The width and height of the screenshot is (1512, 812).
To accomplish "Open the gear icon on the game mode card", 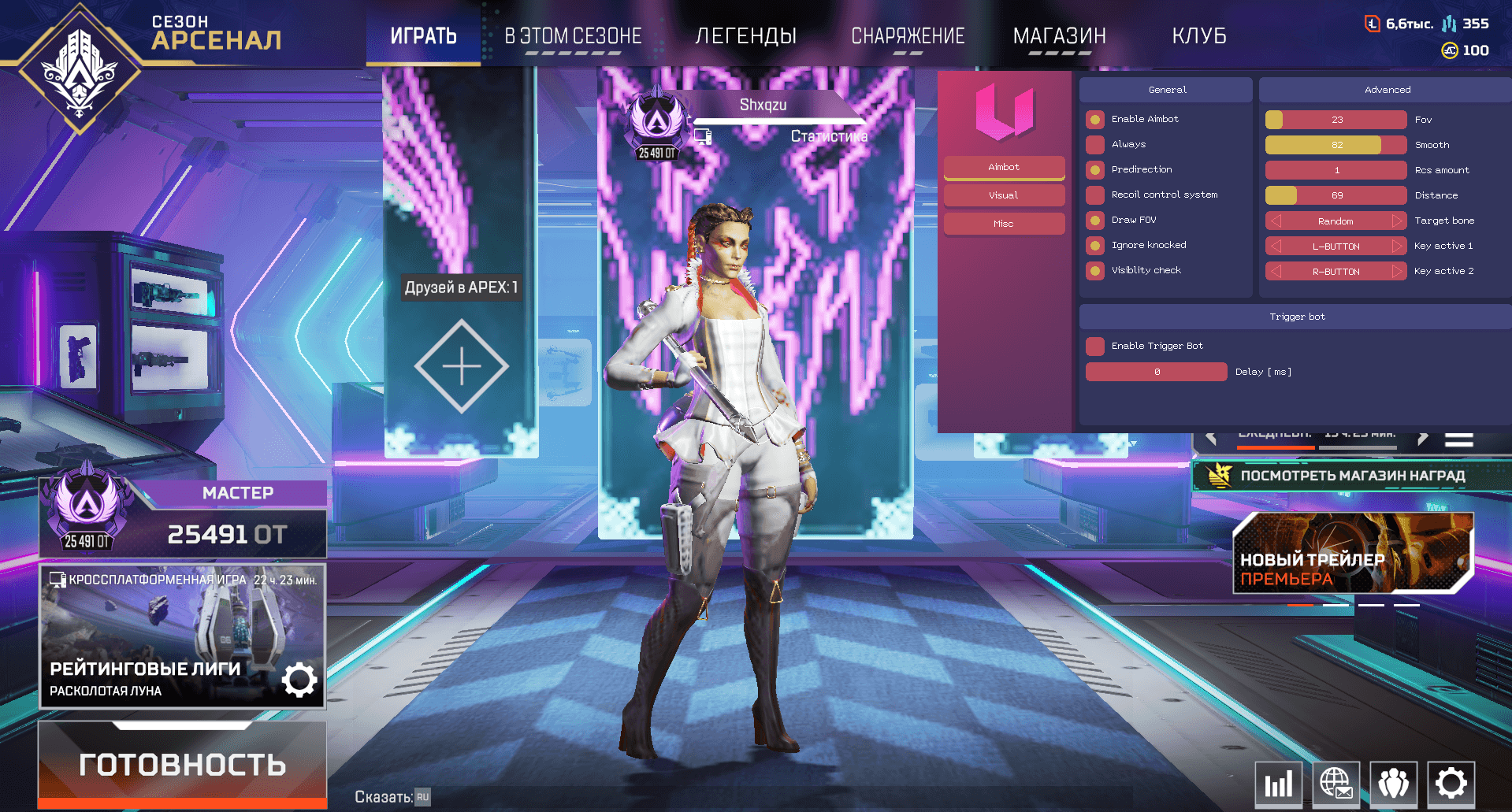I will [299, 680].
